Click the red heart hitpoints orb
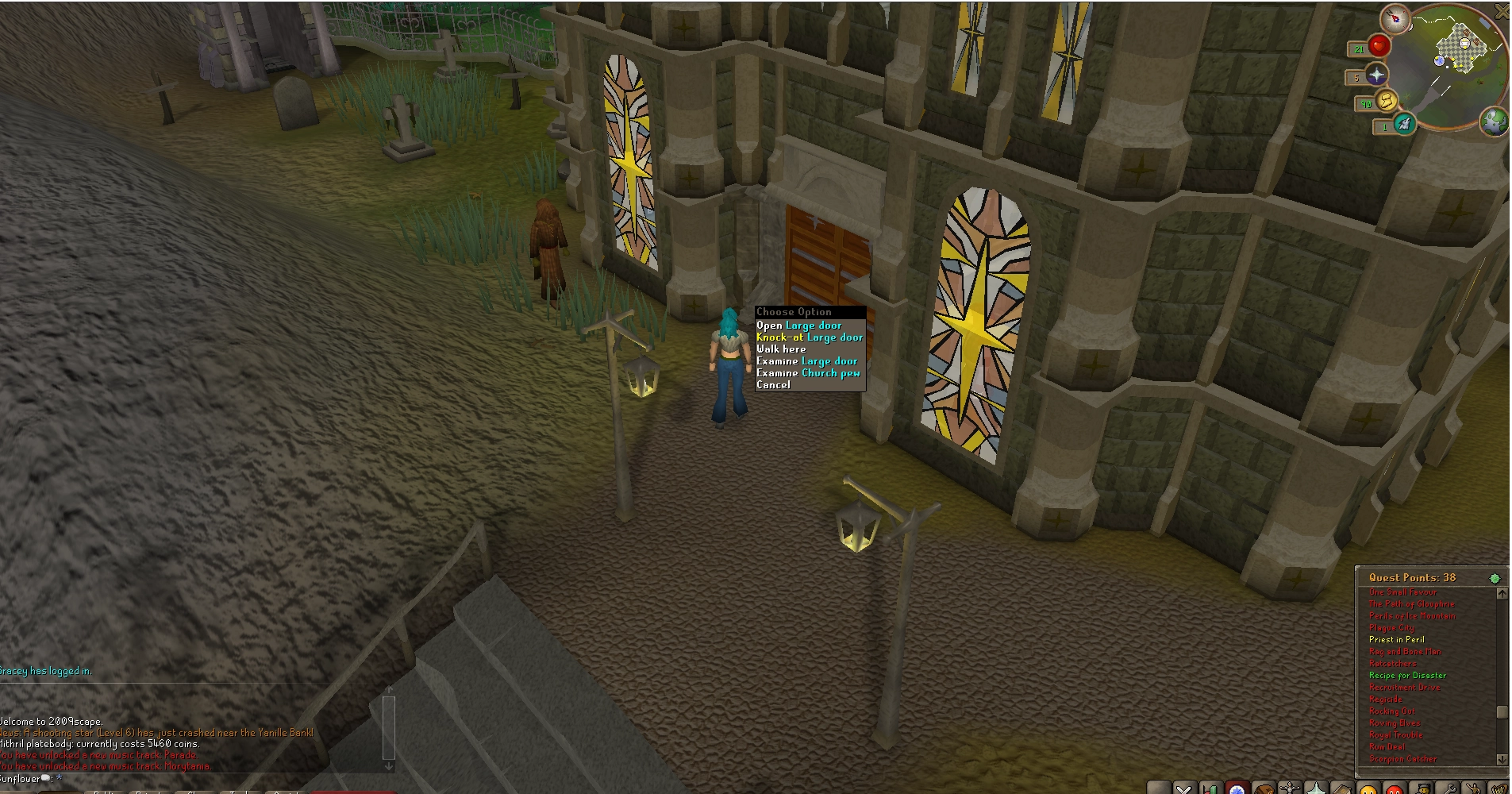The image size is (1512, 794). [1379, 47]
